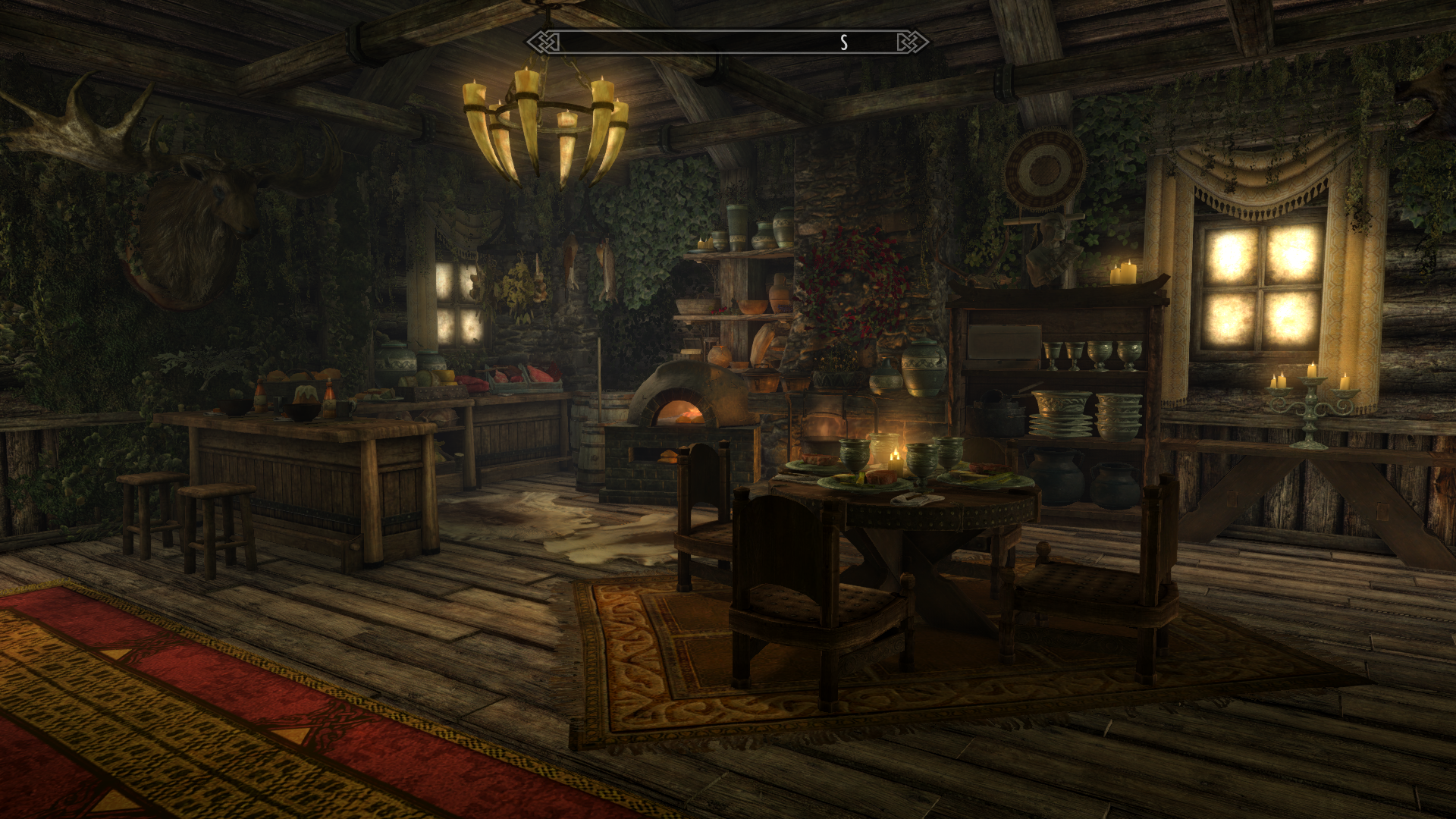The width and height of the screenshot is (1456, 819).
Task: Click the South marker on the compass bar
Action: pos(843,43)
